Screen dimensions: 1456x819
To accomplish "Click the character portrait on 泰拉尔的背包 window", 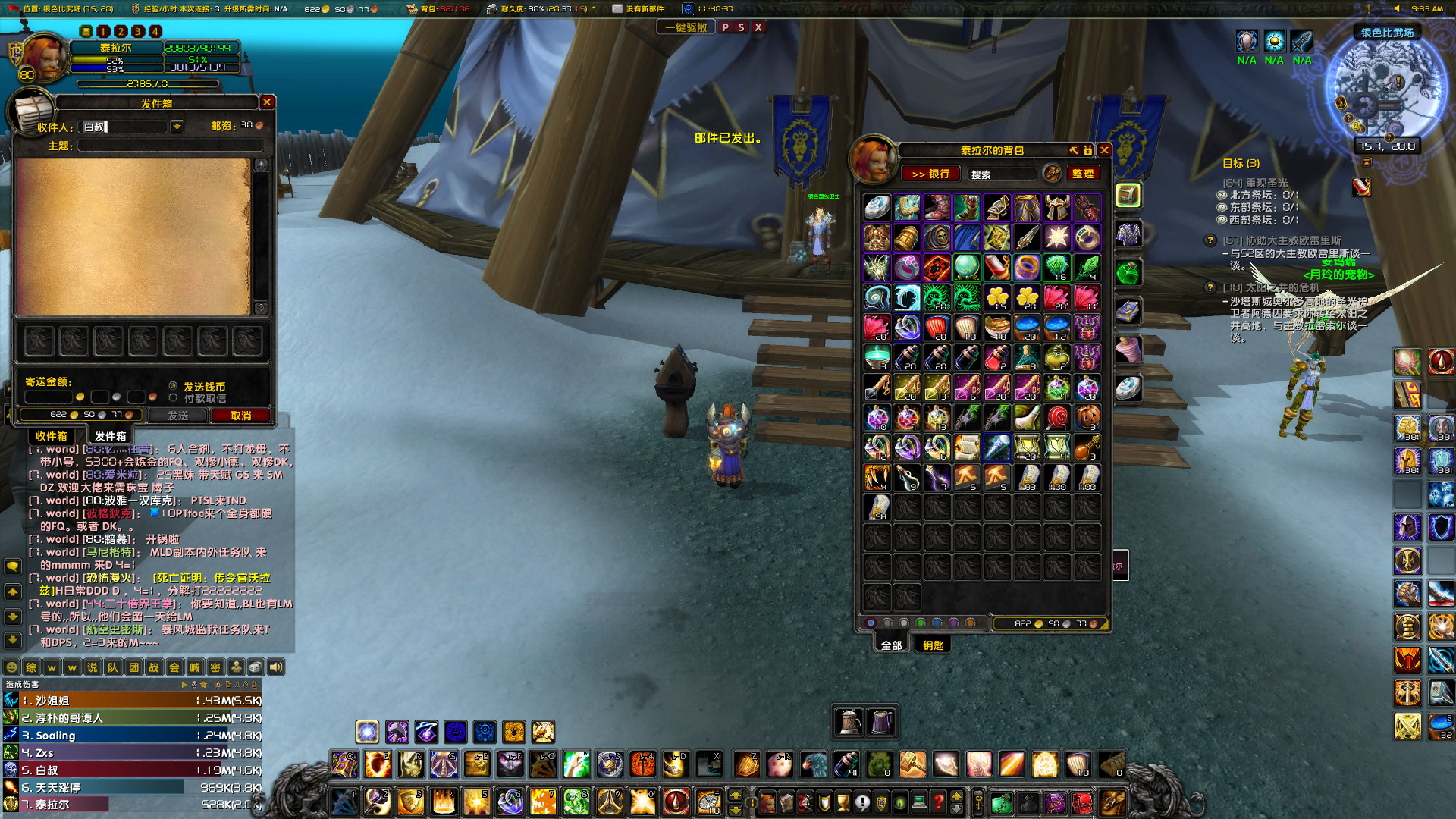I will [x=872, y=159].
